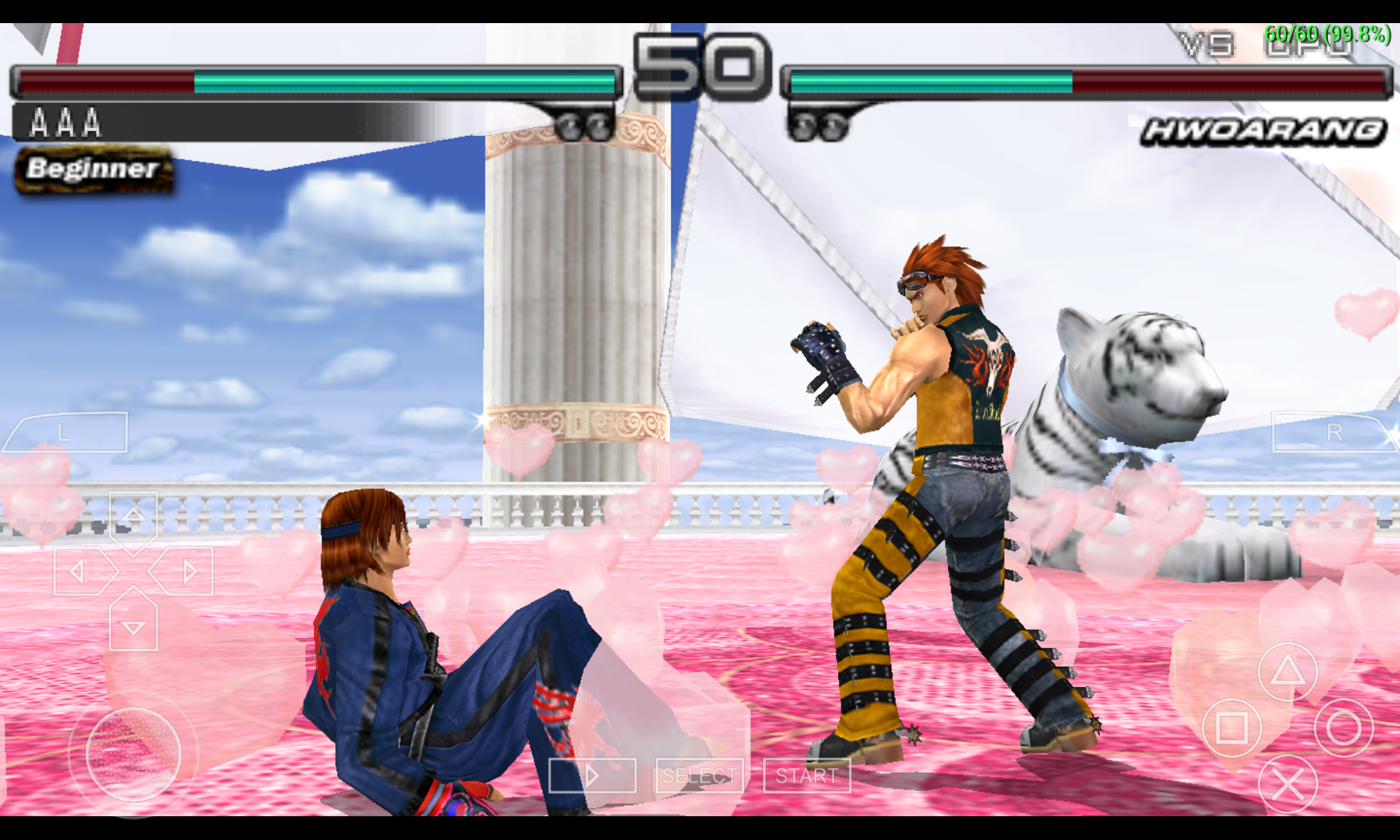Click the D-pad left arrow
Viewport: 1400px width, 840px height.
coord(80,572)
